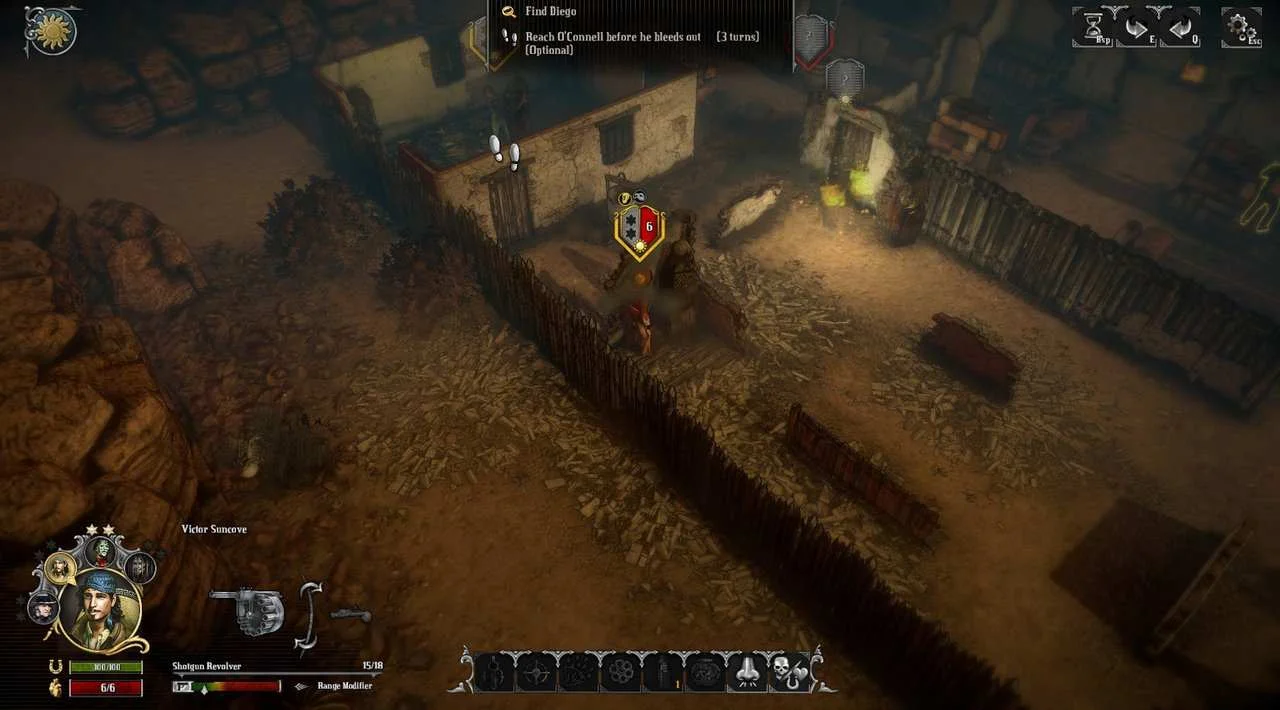Swap weapons with the curved arrows icon
Viewport: 1280px width, 710px height.
coord(309,616)
